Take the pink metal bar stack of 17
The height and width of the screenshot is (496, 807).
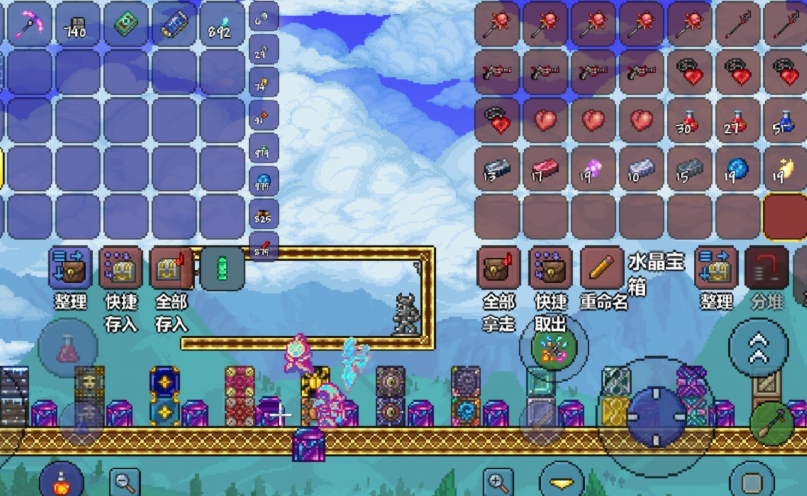545,168
